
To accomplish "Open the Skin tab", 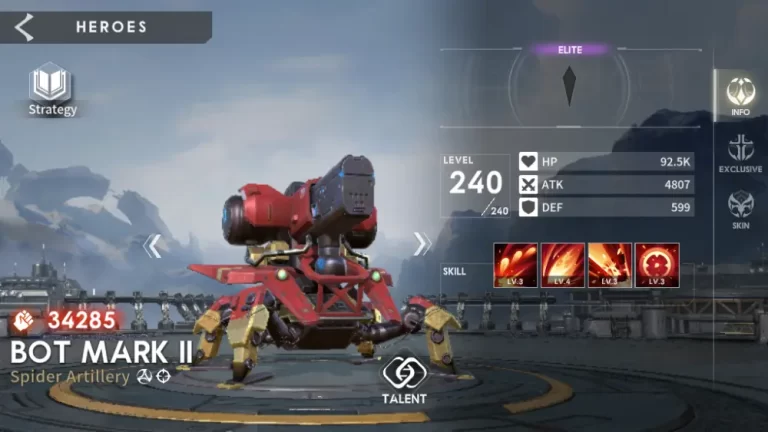I will tap(740, 209).
